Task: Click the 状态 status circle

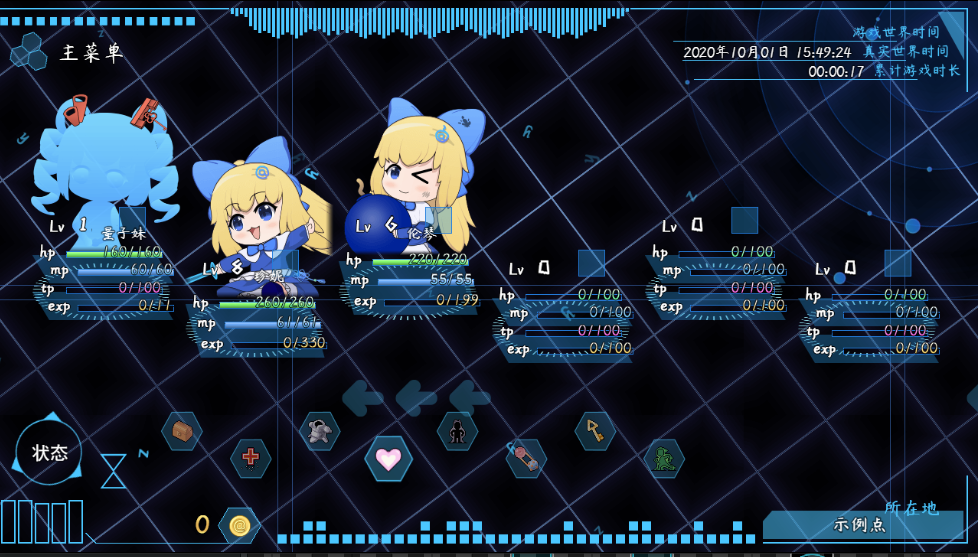Action: tap(49, 452)
